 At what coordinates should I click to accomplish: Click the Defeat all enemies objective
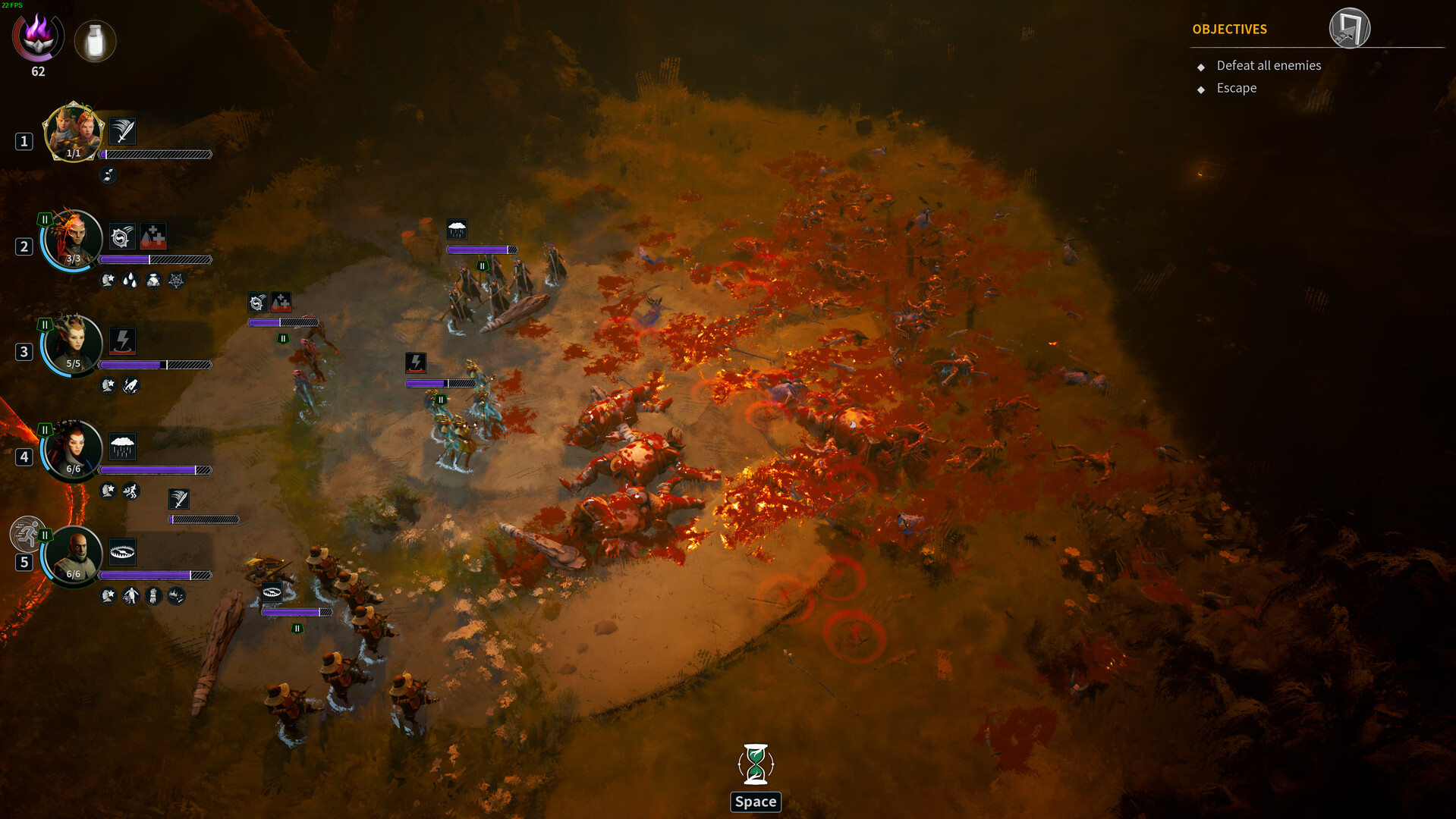[1268, 66]
